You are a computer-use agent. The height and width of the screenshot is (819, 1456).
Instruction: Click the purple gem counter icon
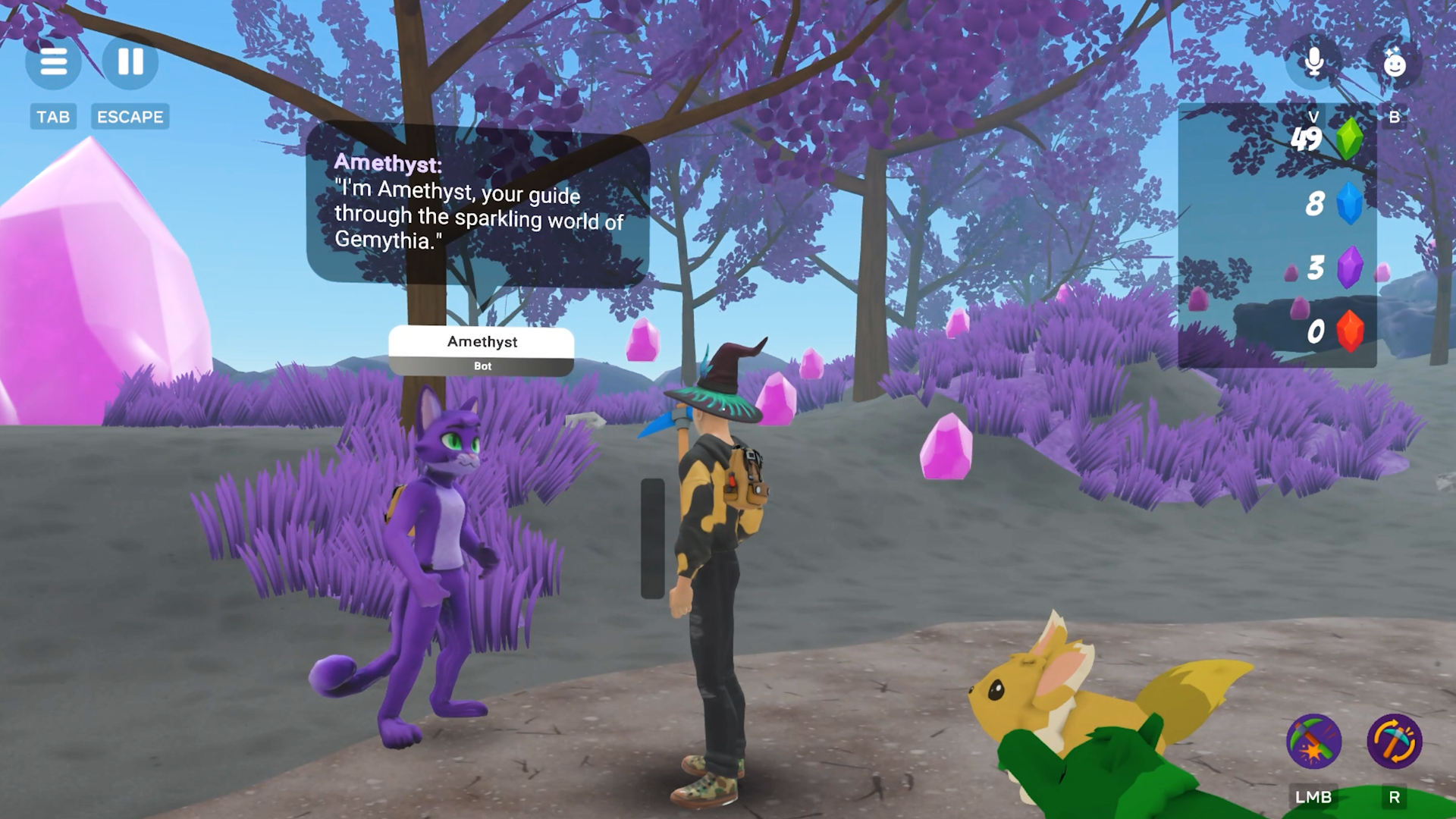[1349, 267]
